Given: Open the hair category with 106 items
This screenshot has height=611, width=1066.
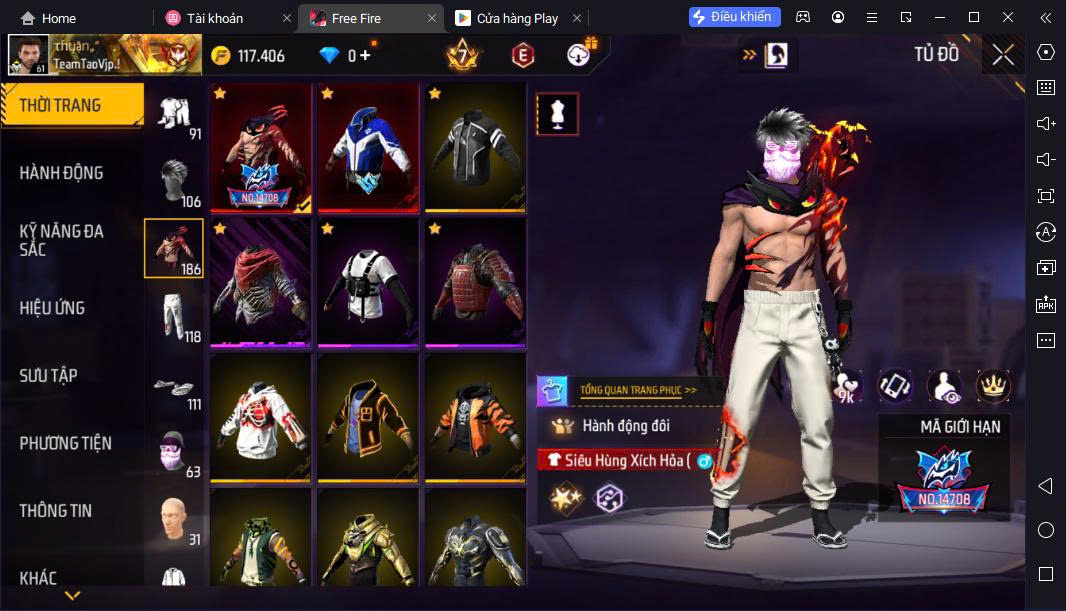Looking at the screenshot, I should click(174, 181).
